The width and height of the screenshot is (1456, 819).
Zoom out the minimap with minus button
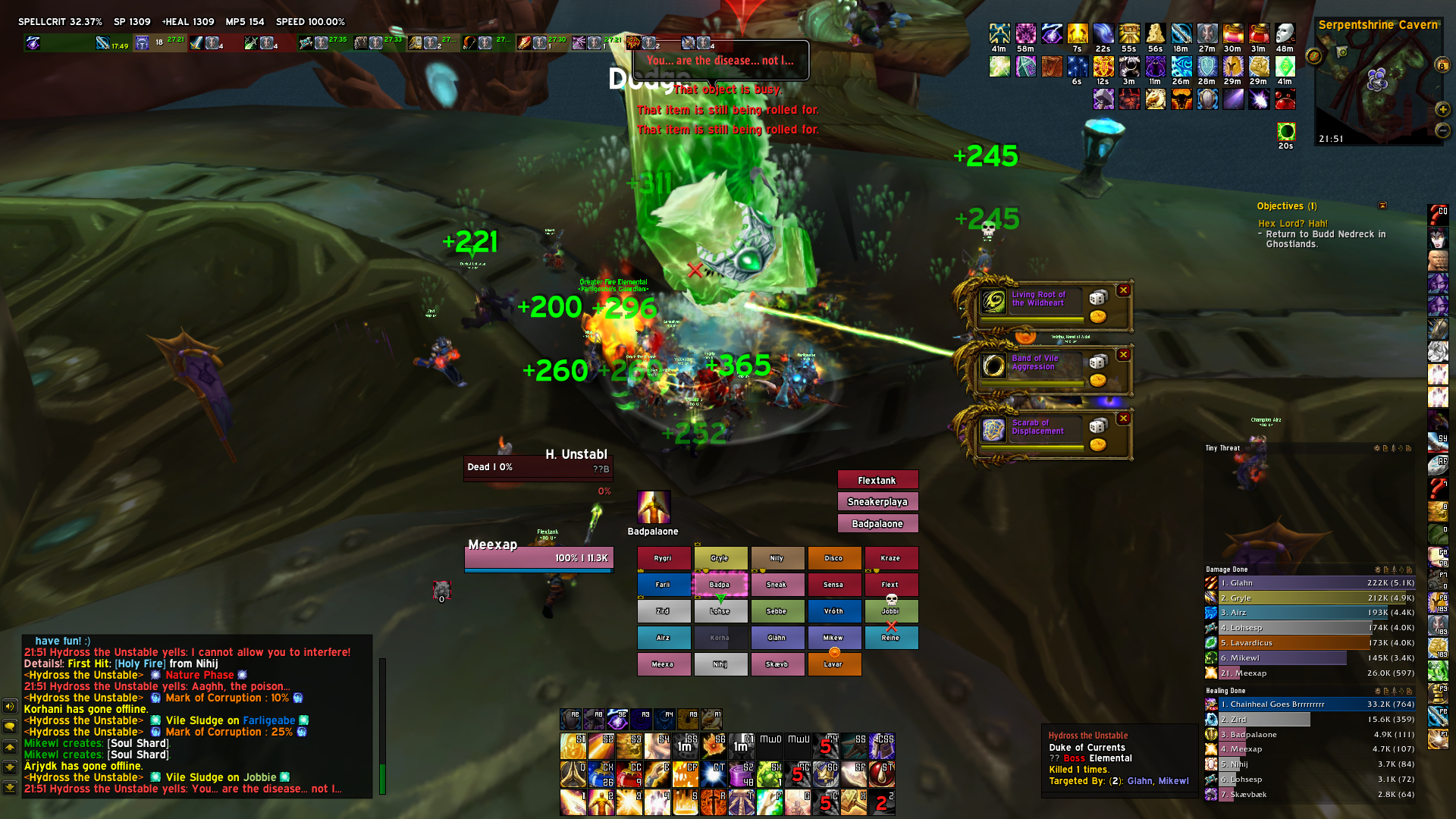point(1442,130)
